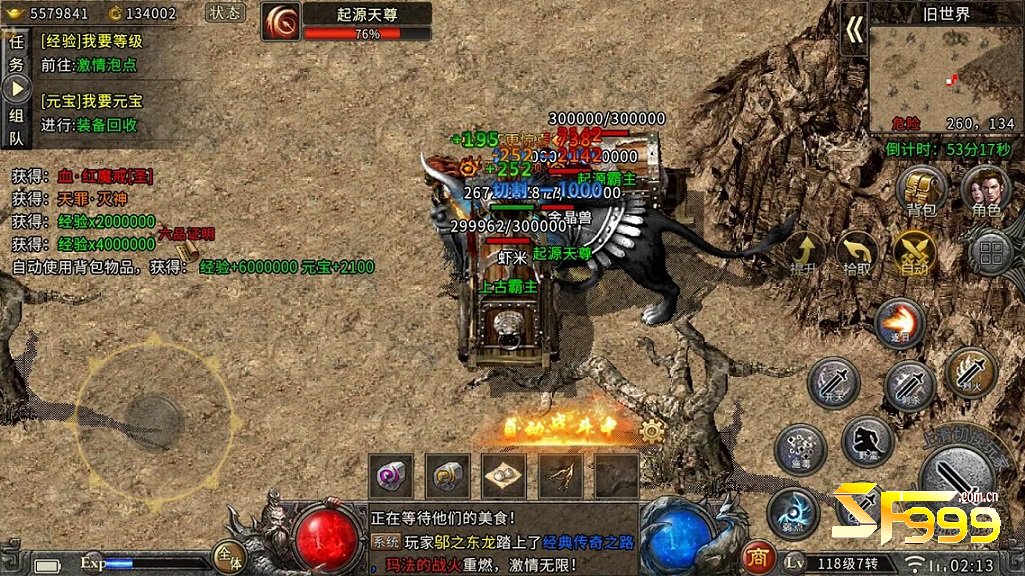Tap the 拾取 pickup button

(x=857, y=253)
